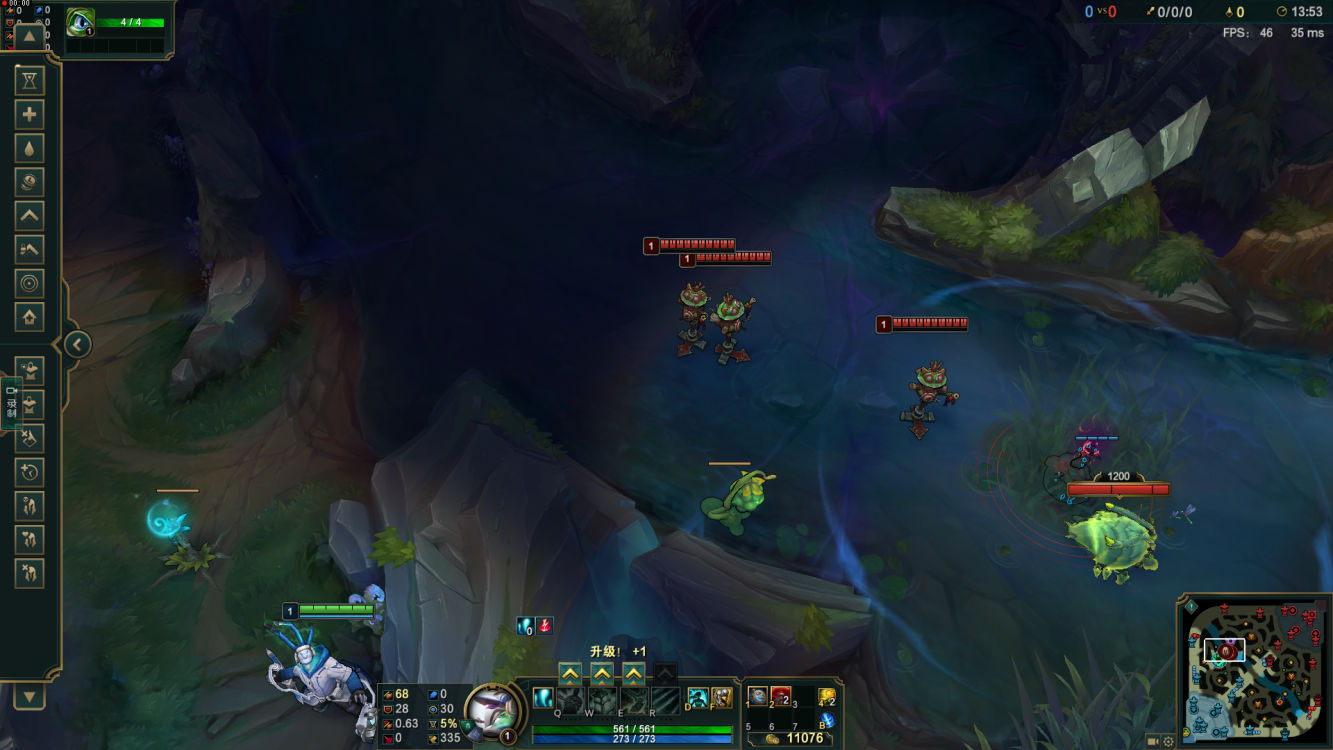The height and width of the screenshot is (750, 1333).
Task: Use the summoner spell on F
Action: point(721,698)
